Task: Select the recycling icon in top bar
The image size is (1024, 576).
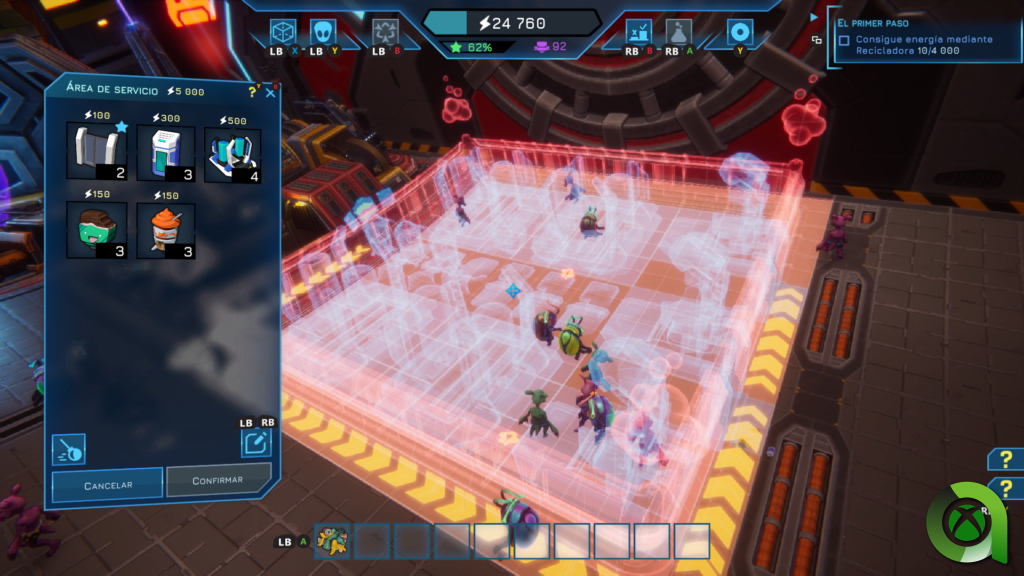Action: pos(385,33)
